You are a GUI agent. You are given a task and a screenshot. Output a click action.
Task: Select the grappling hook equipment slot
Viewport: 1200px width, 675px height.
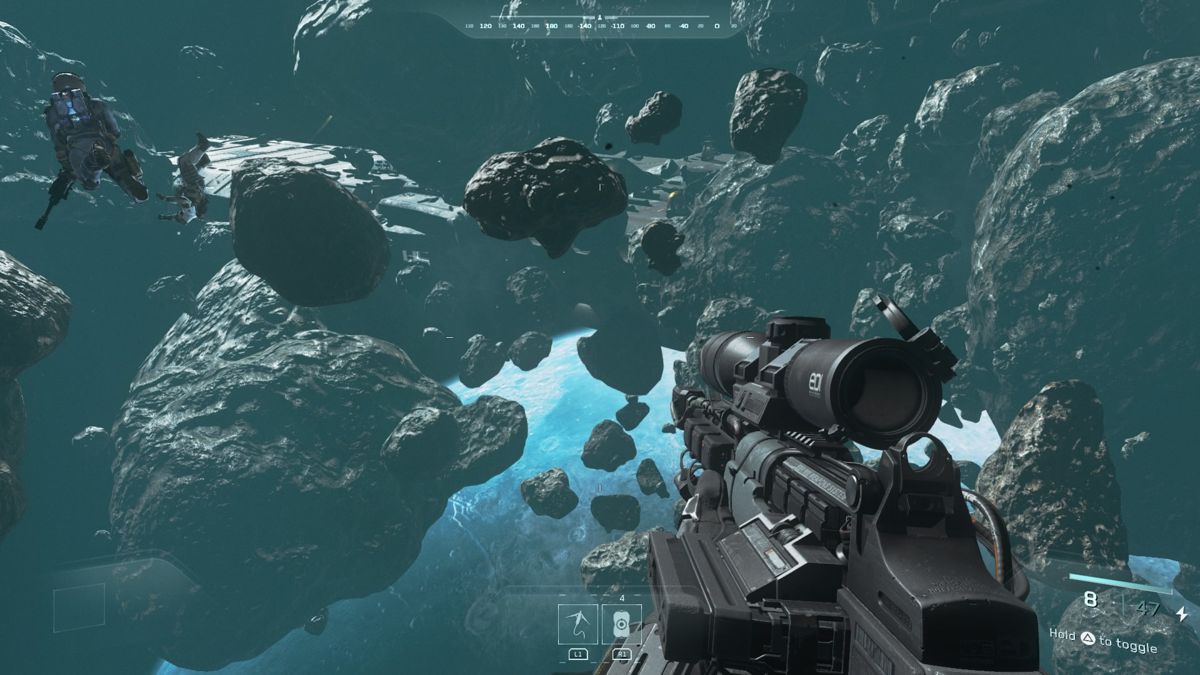click(x=578, y=624)
